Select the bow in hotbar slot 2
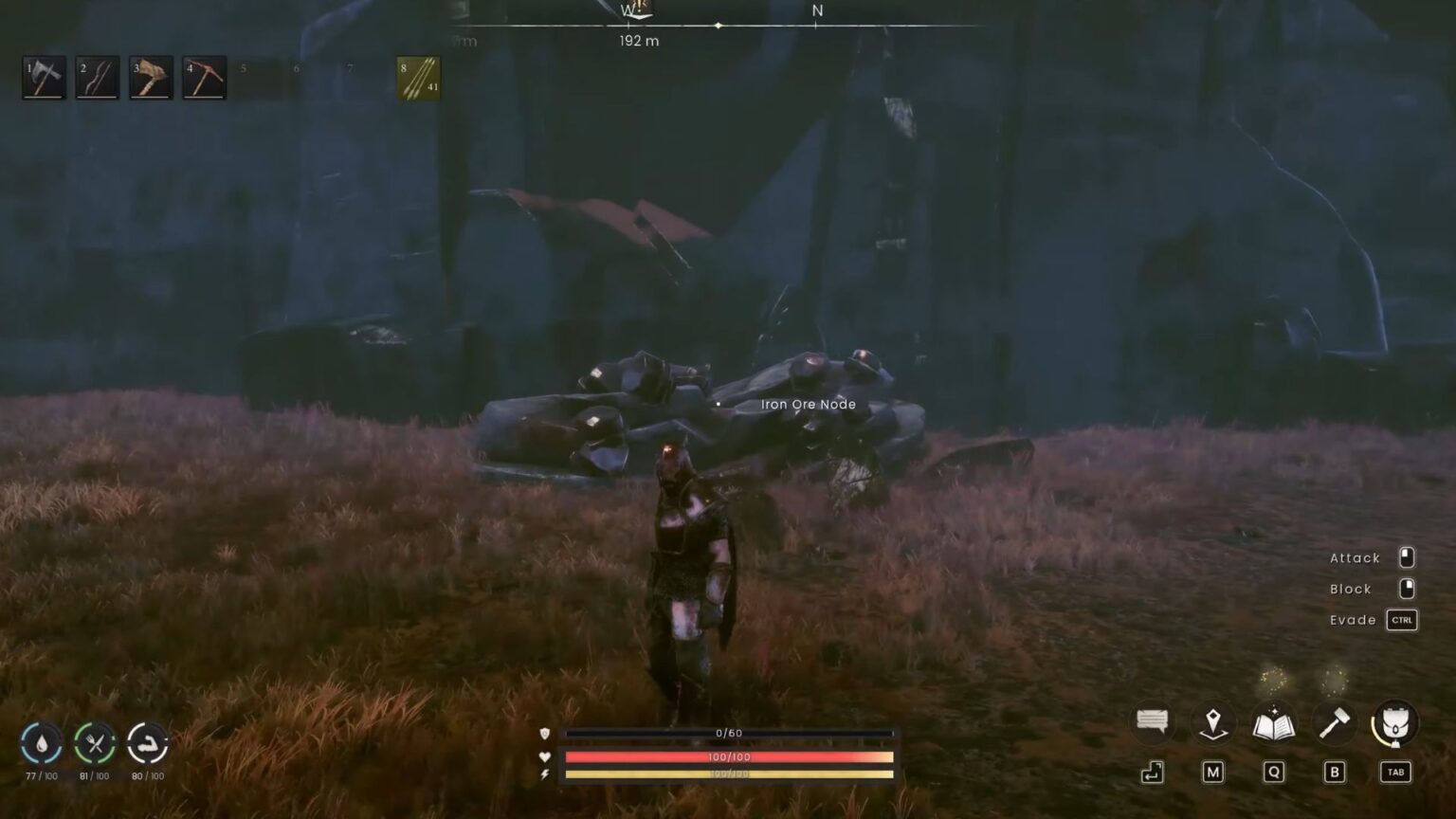 pyautogui.click(x=99, y=77)
